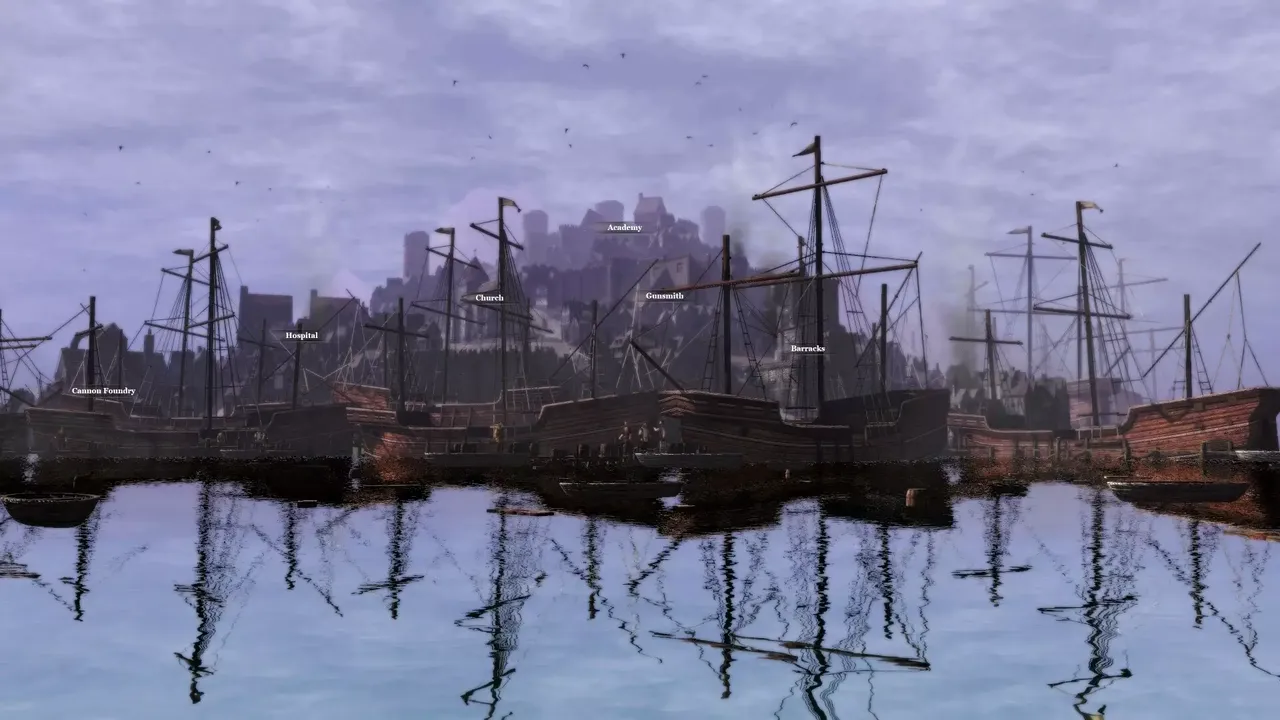Click the Hospital building label

point(301,335)
